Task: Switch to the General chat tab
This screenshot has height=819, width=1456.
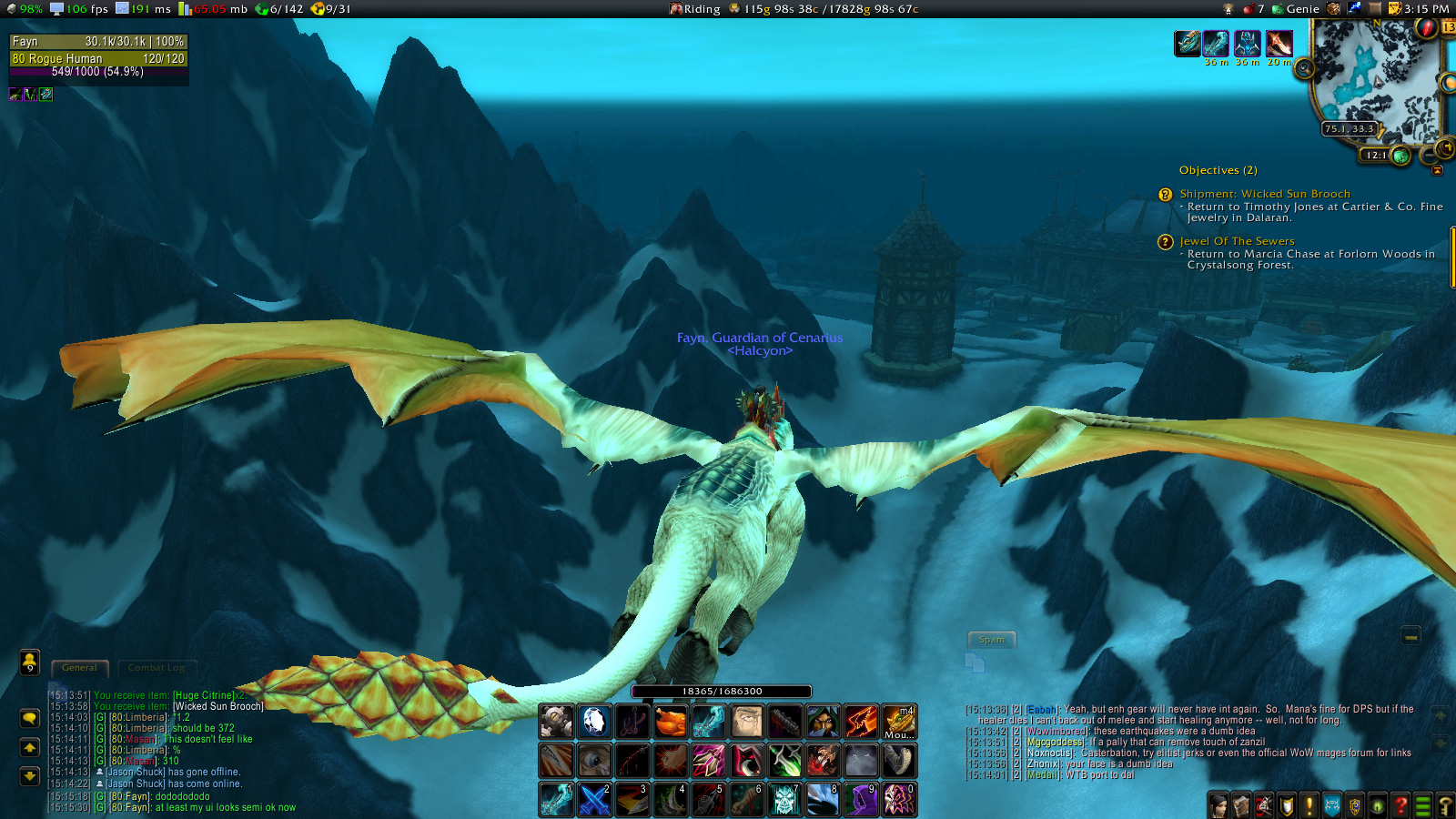Action: tap(80, 668)
